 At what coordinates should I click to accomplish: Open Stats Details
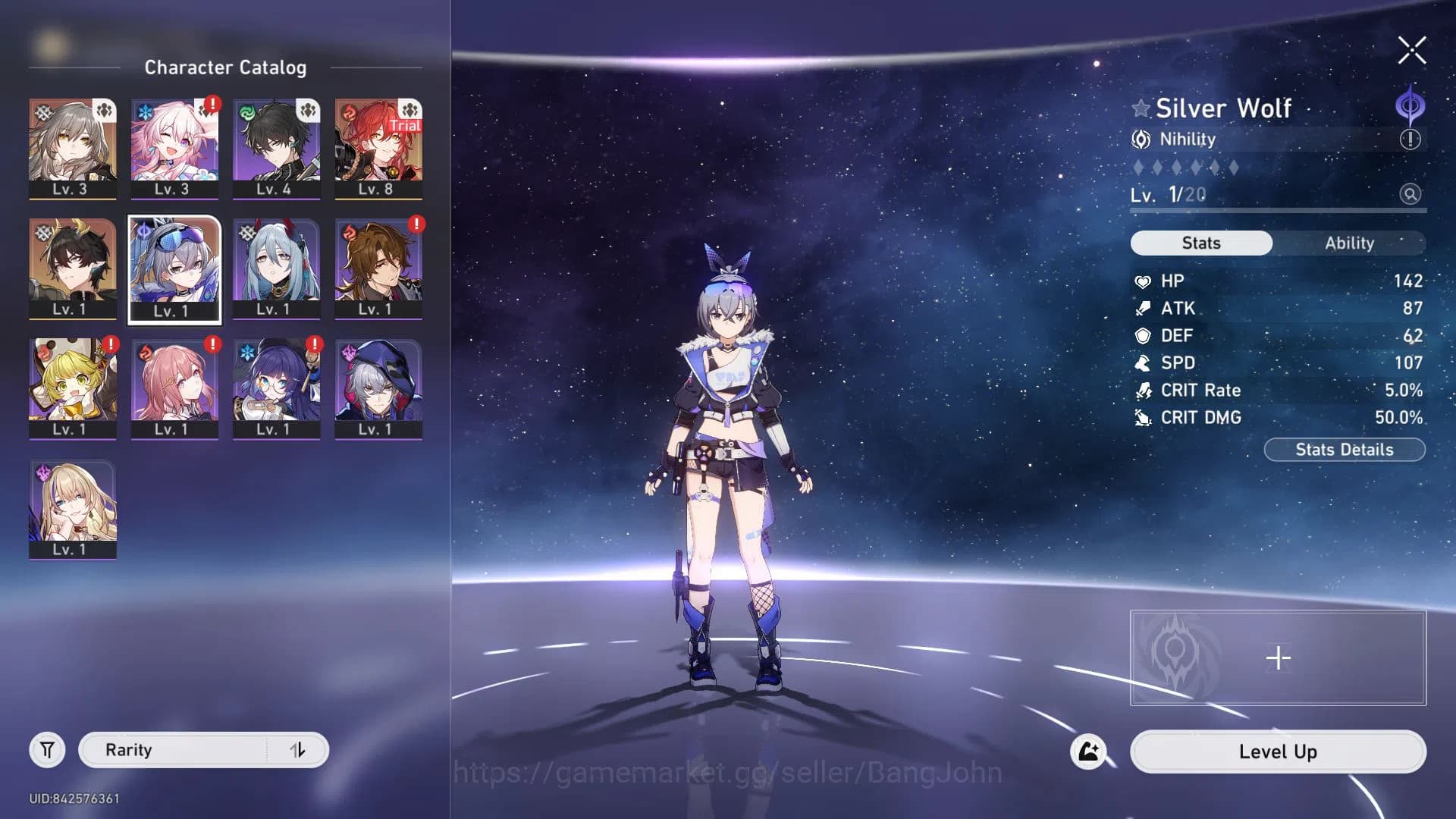tap(1345, 449)
